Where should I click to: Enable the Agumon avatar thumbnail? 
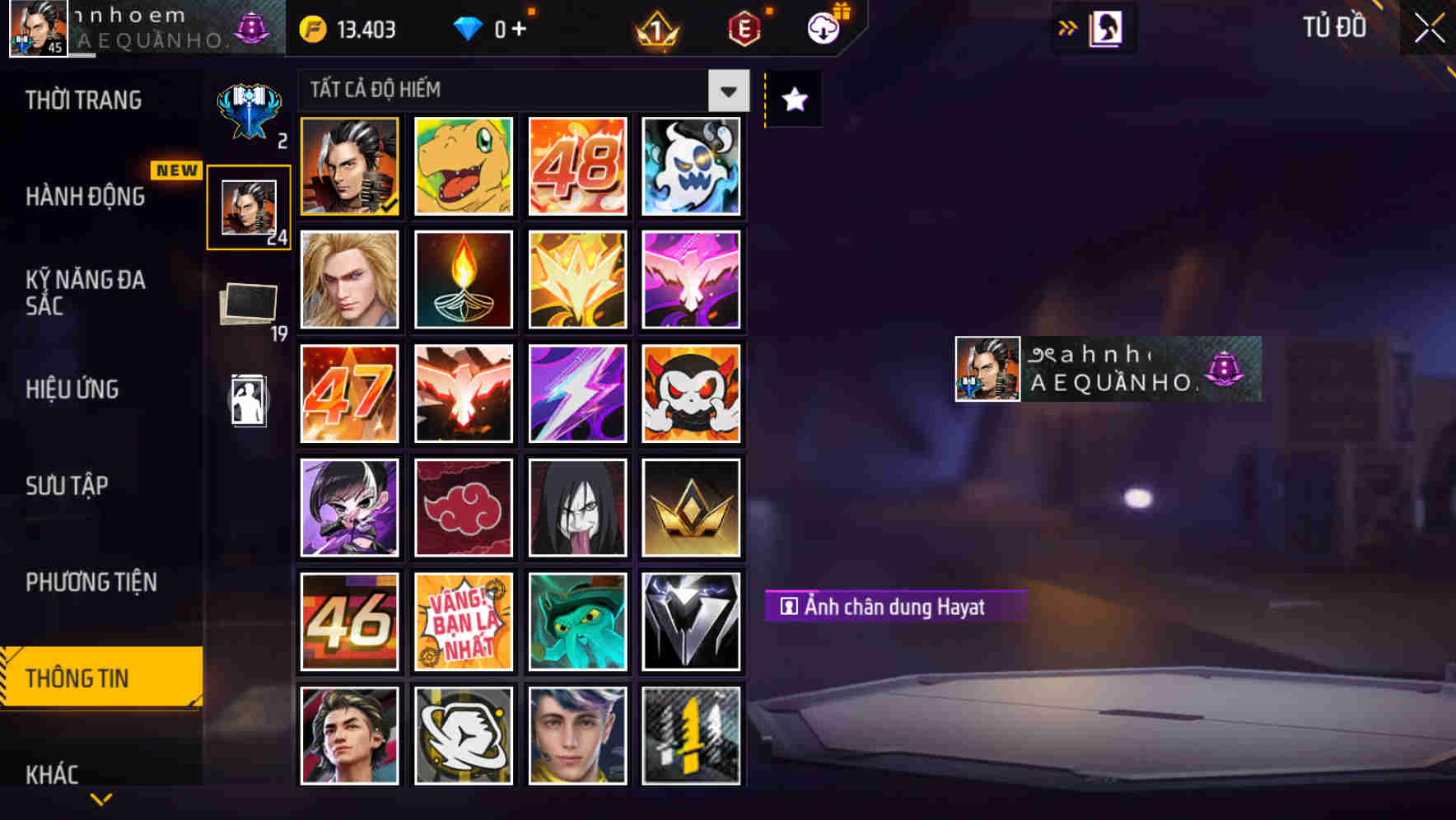coord(463,166)
